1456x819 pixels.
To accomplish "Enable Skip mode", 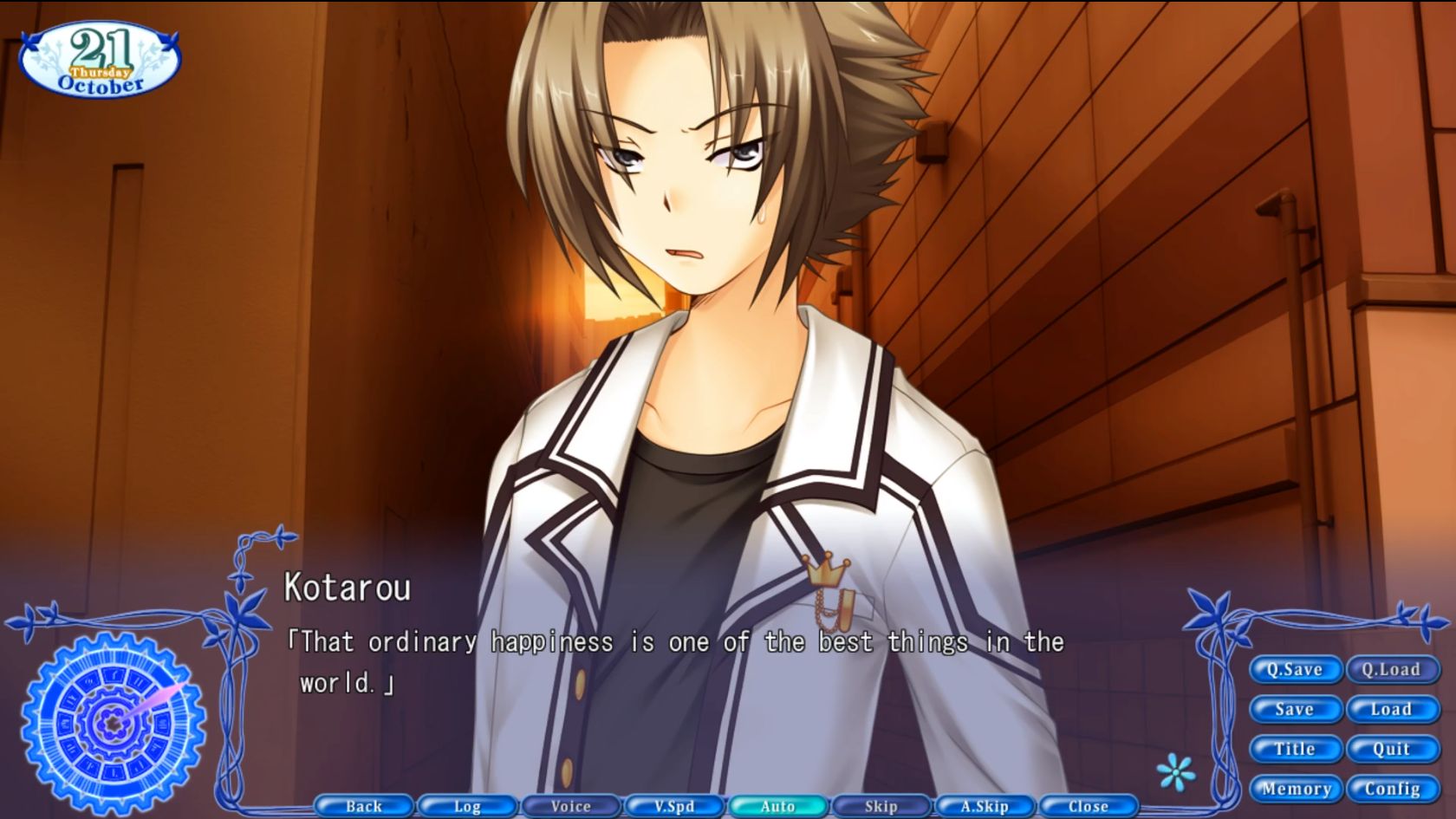I will pyautogui.click(x=880, y=806).
